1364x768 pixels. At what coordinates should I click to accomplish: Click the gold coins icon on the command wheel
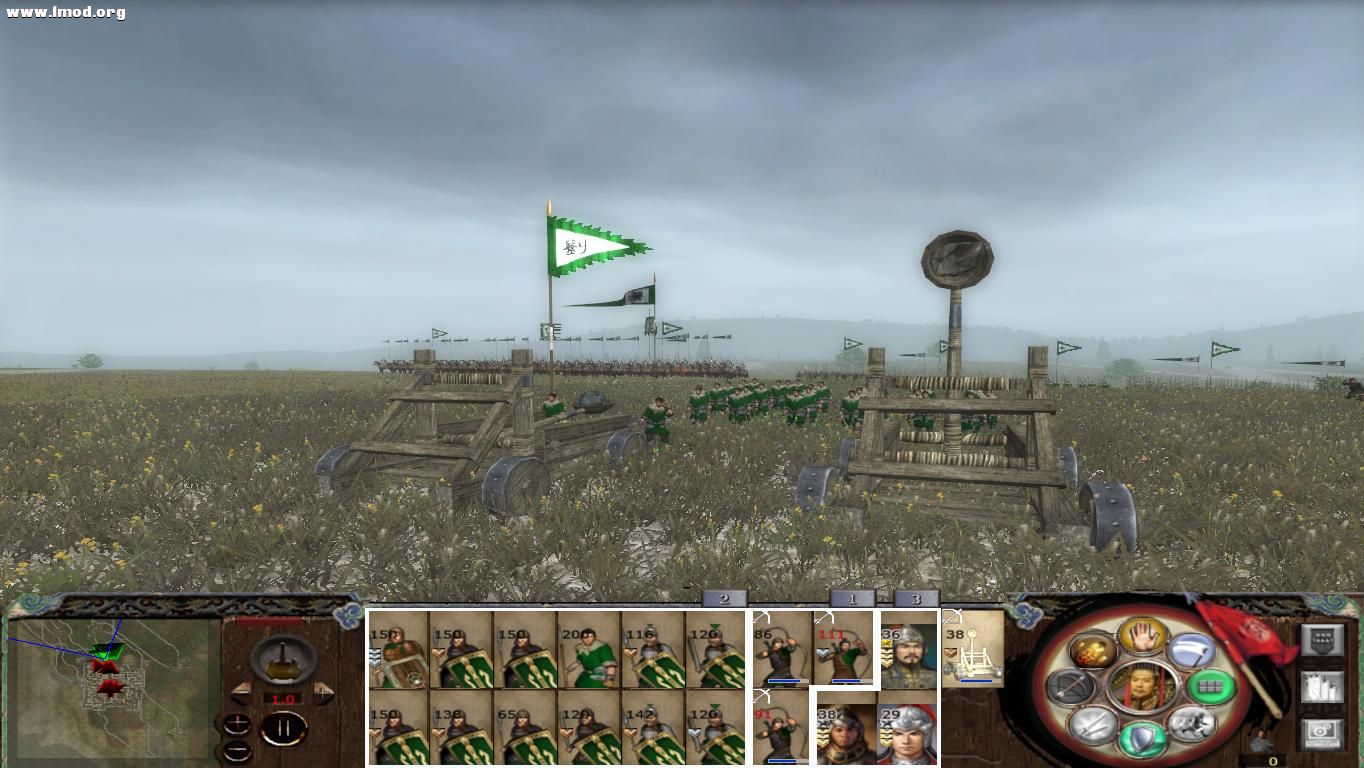pos(1092,651)
